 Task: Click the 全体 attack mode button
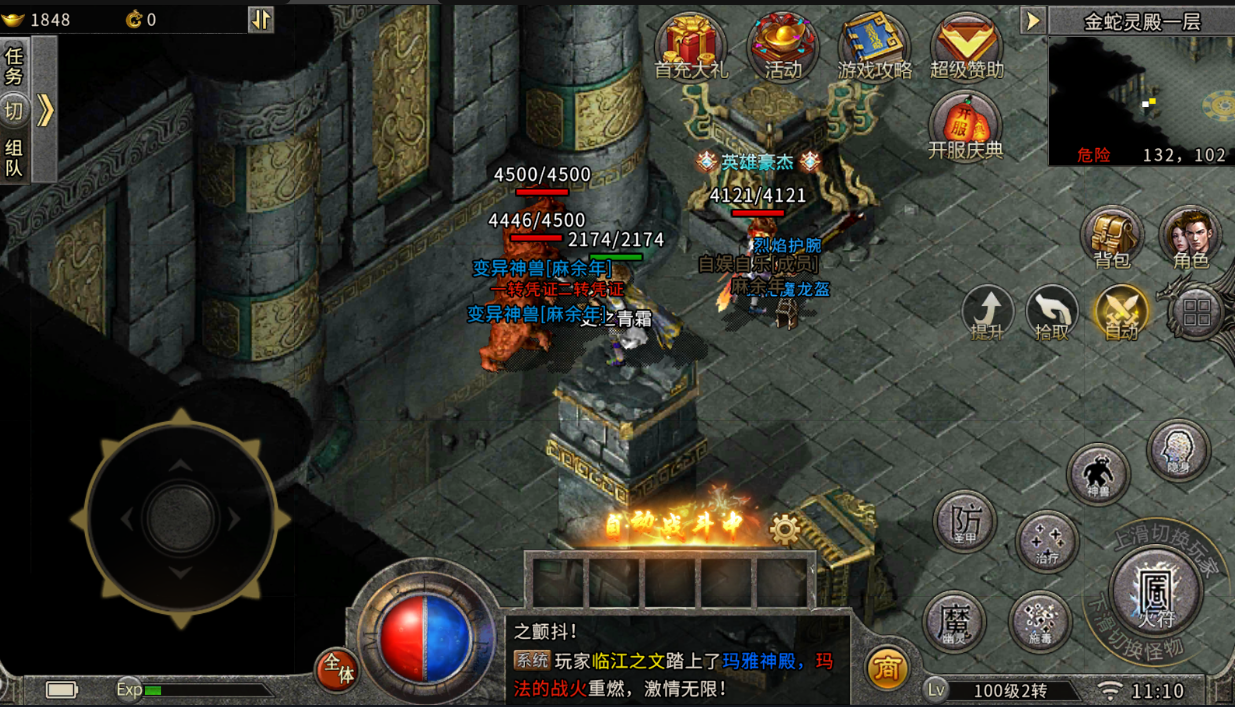[336, 669]
